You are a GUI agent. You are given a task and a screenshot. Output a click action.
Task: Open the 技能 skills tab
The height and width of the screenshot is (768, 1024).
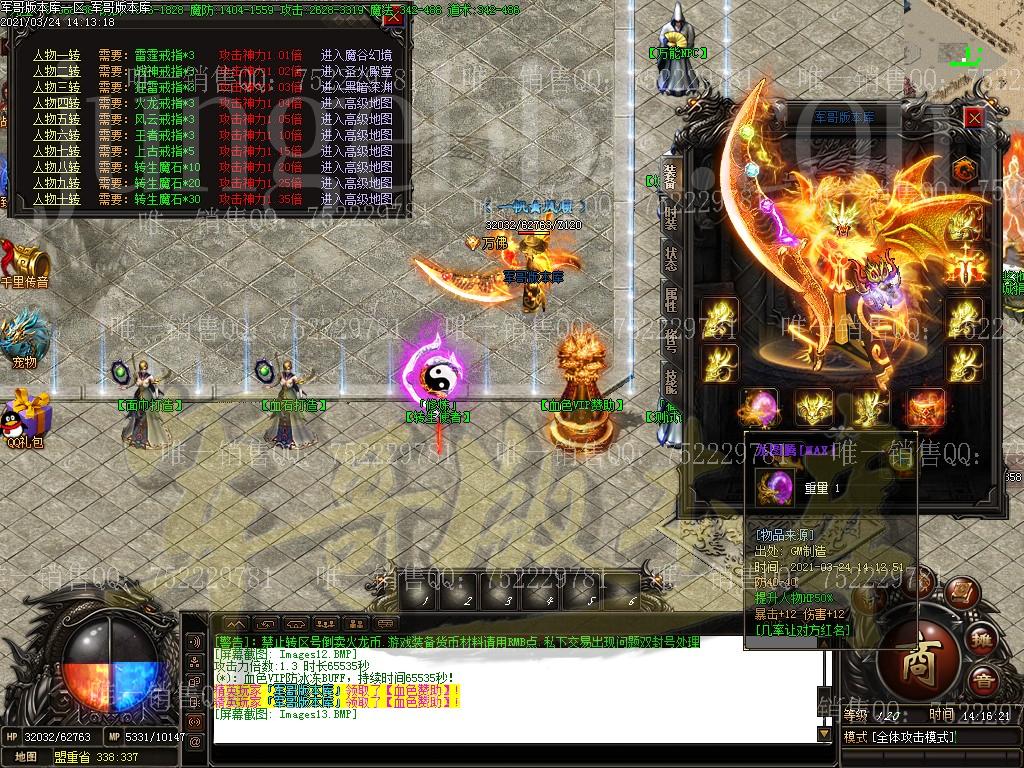point(670,381)
